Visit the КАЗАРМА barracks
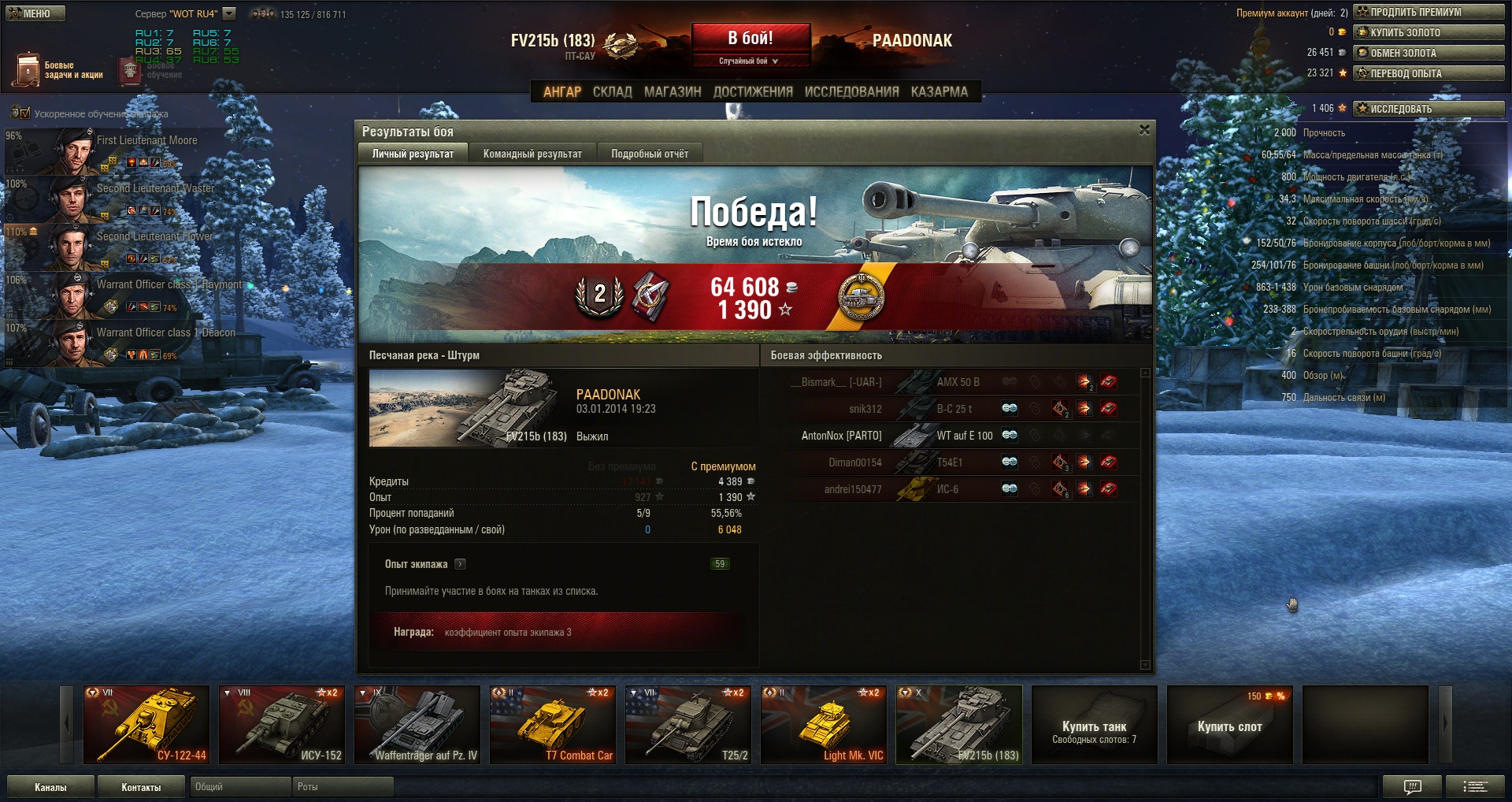 point(939,91)
